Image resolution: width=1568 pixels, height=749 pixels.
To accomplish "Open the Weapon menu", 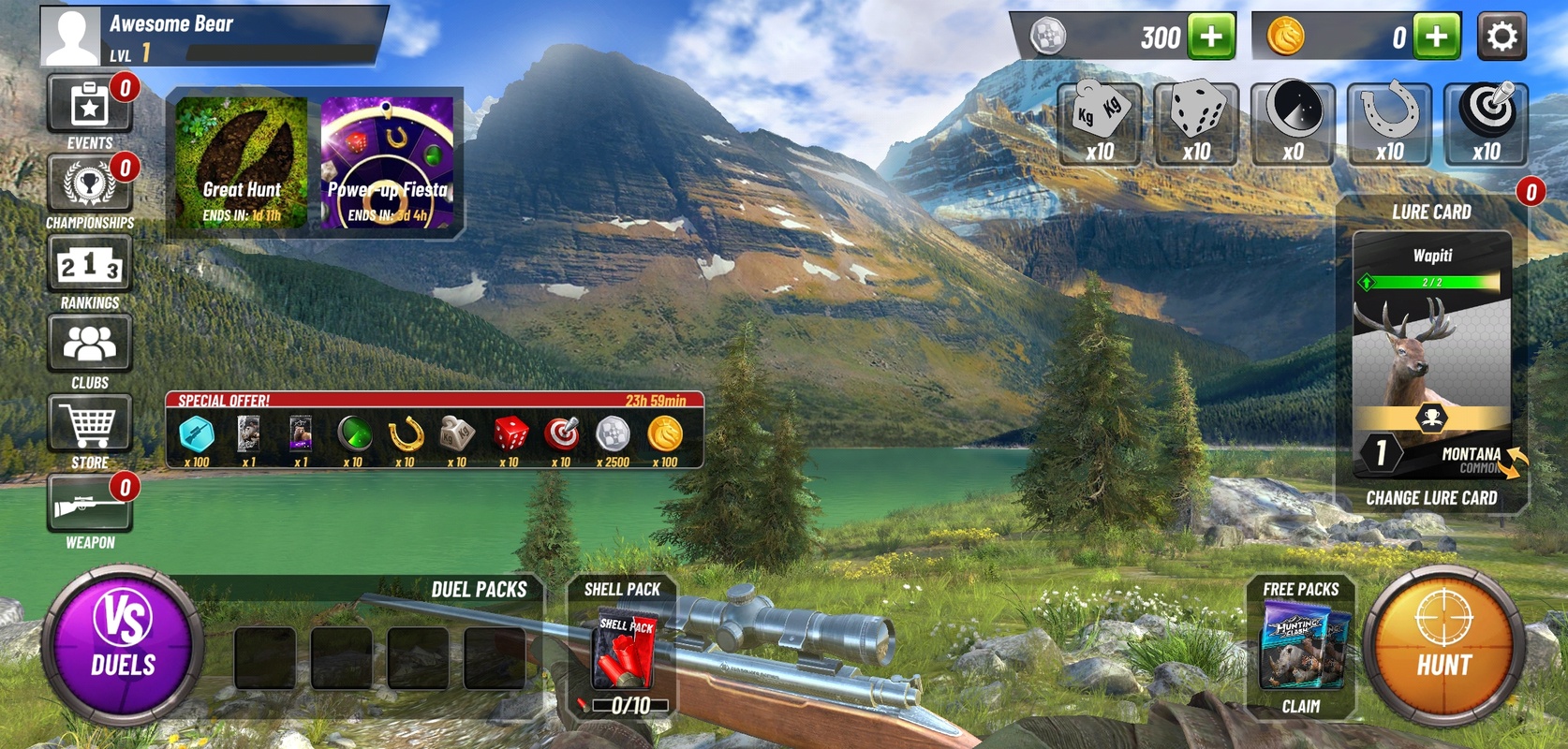I will pos(89,509).
